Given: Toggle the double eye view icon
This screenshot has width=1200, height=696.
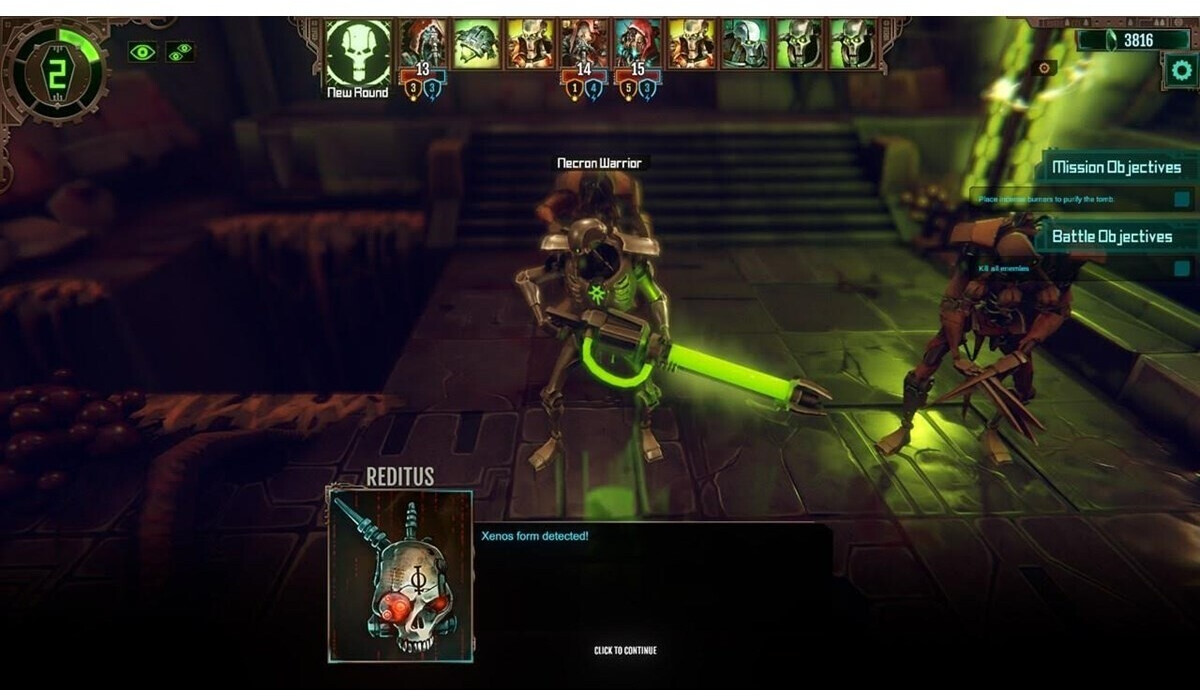Looking at the screenshot, I should tap(180, 52).
